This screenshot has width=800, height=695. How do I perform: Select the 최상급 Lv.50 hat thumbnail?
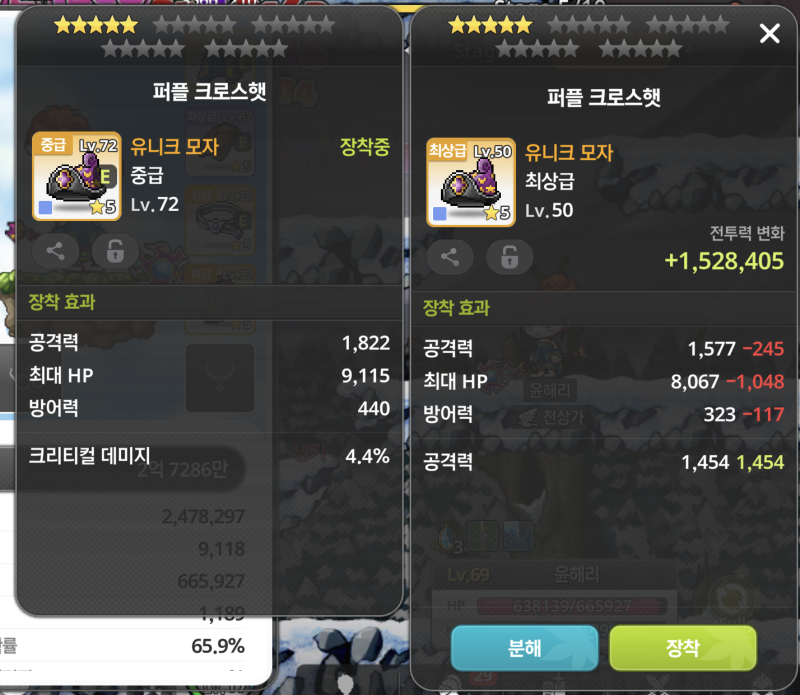(470, 182)
